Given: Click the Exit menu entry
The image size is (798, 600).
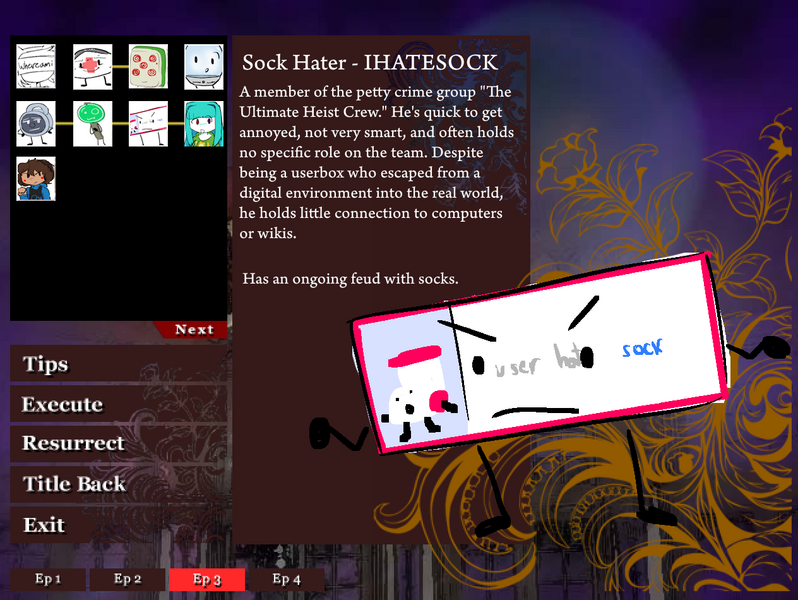Looking at the screenshot, I should tap(44, 524).
